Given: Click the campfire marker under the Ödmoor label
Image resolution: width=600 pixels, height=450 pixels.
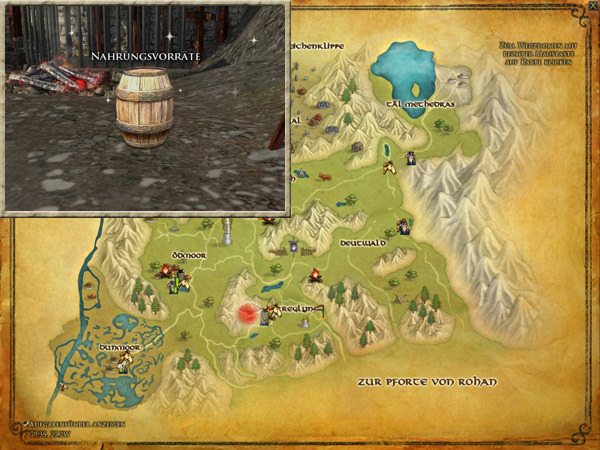Looking at the screenshot, I should [x=166, y=269].
